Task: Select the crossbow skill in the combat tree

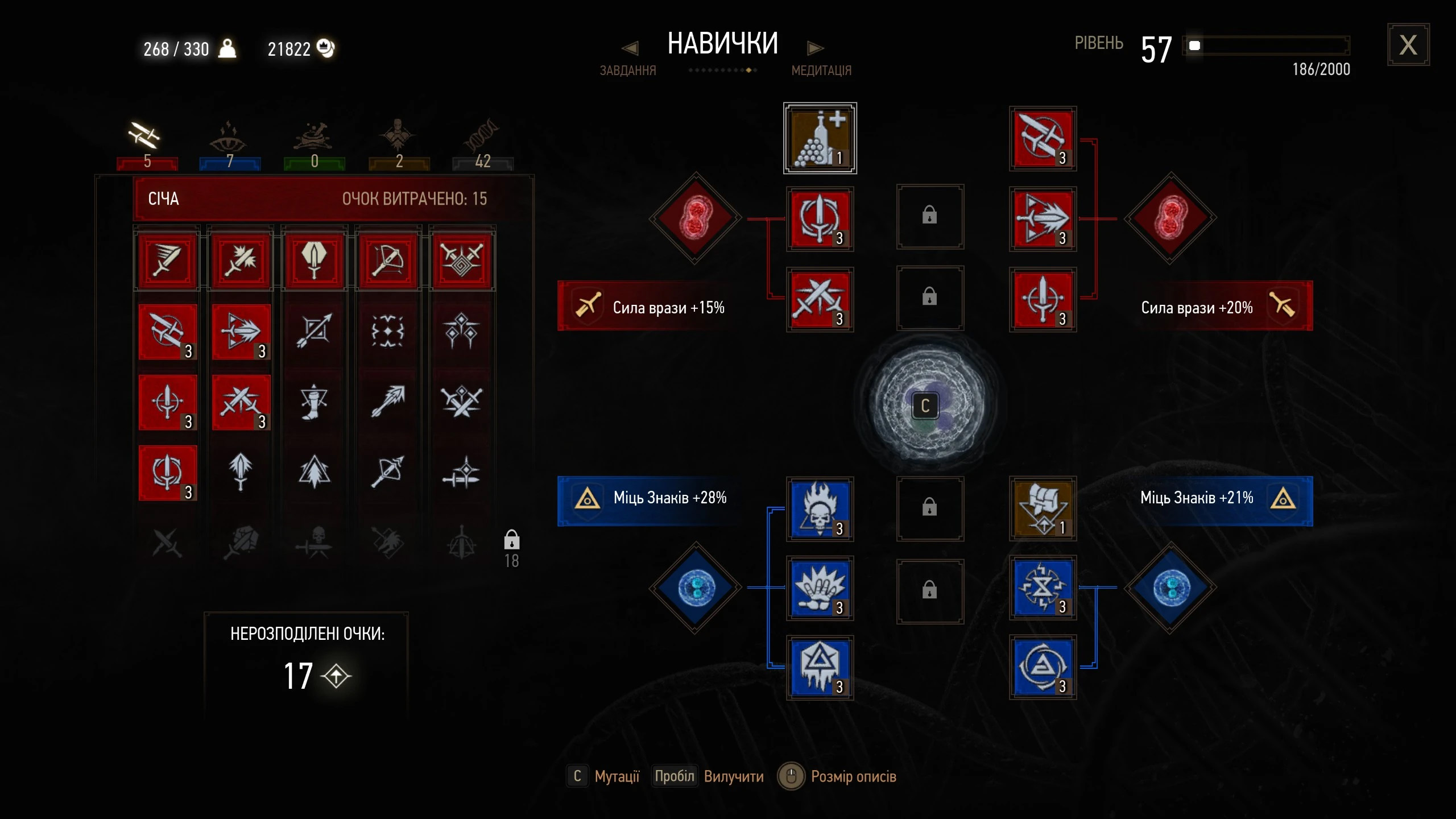Action: click(388, 261)
